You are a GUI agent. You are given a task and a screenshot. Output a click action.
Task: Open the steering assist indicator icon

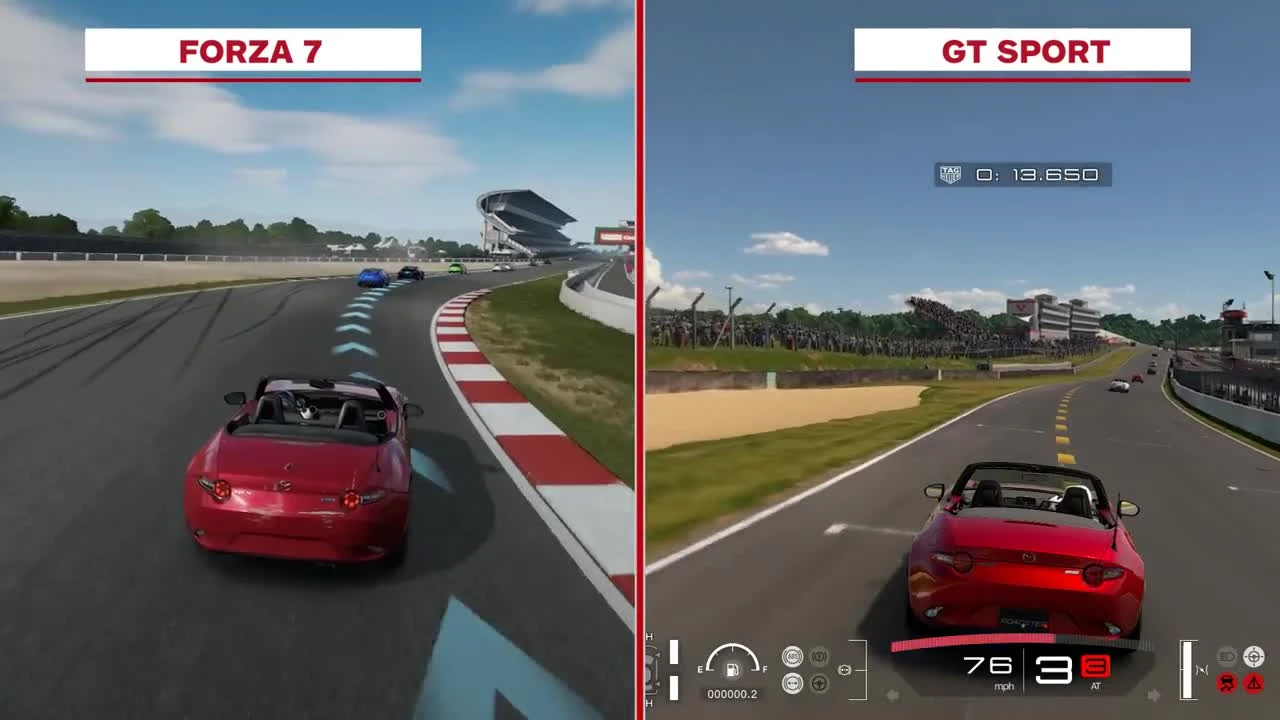pyautogui.click(x=819, y=684)
